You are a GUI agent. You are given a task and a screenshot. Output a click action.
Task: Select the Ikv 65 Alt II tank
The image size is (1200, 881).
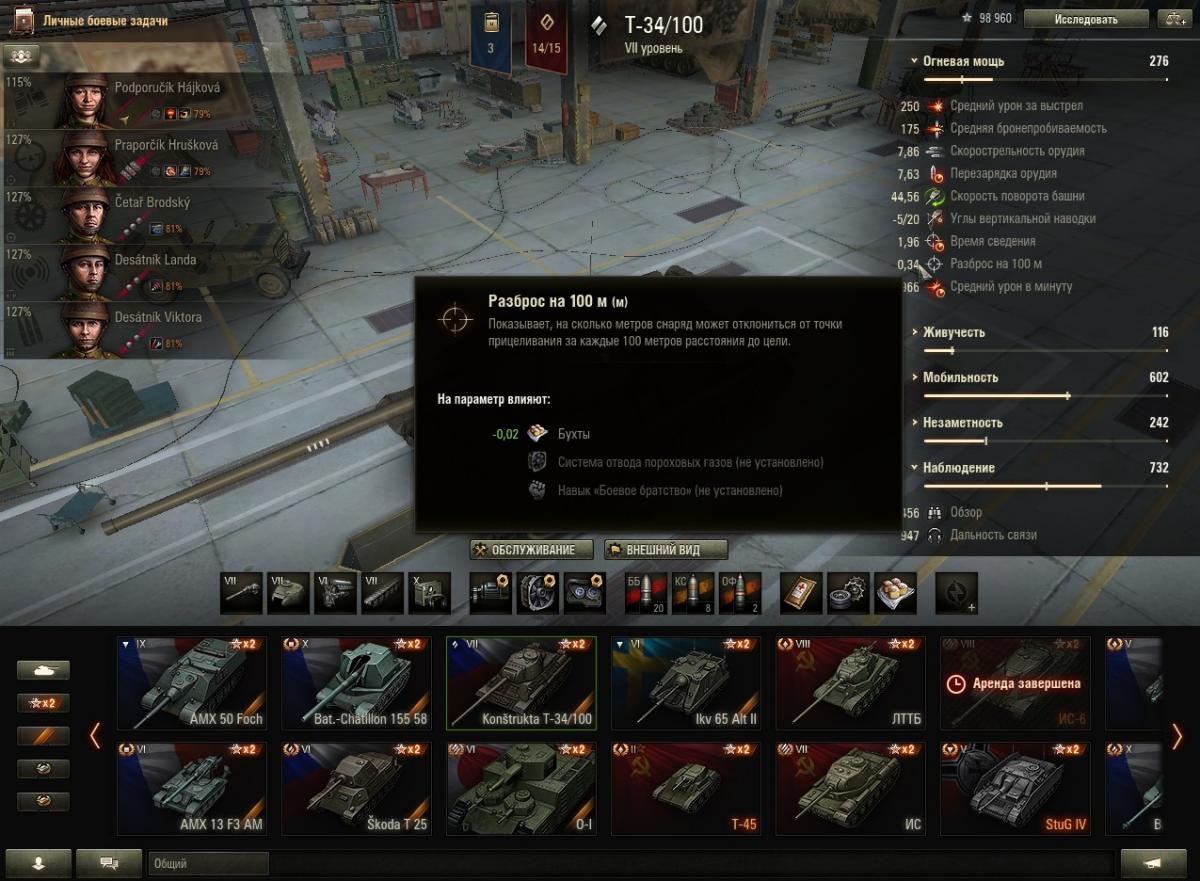tap(686, 683)
